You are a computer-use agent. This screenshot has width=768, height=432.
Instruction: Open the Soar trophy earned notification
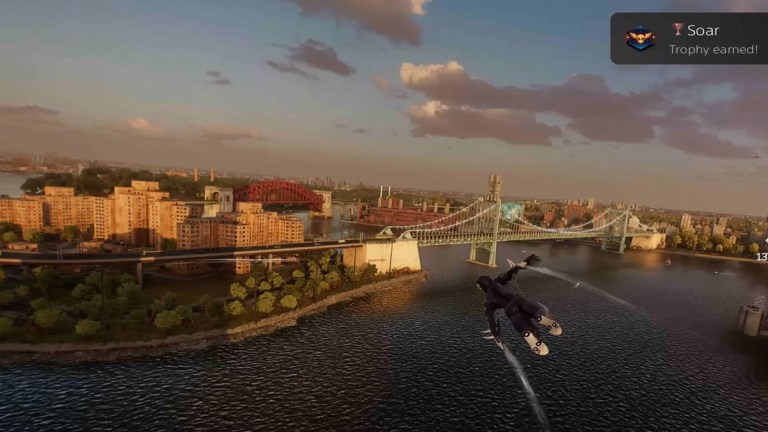point(688,39)
